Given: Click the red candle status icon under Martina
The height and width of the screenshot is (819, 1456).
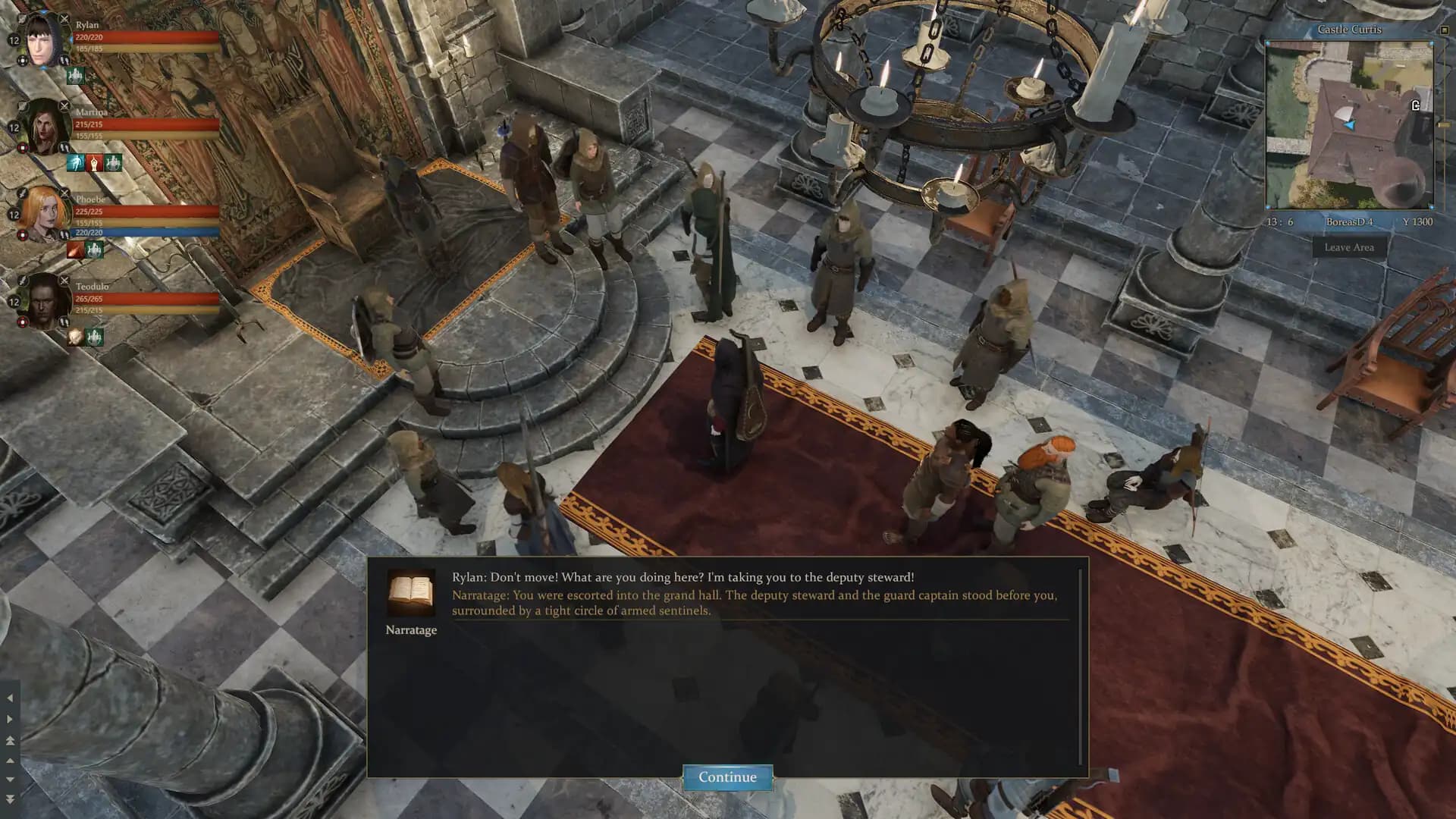Looking at the screenshot, I should pyautogui.click(x=93, y=162).
